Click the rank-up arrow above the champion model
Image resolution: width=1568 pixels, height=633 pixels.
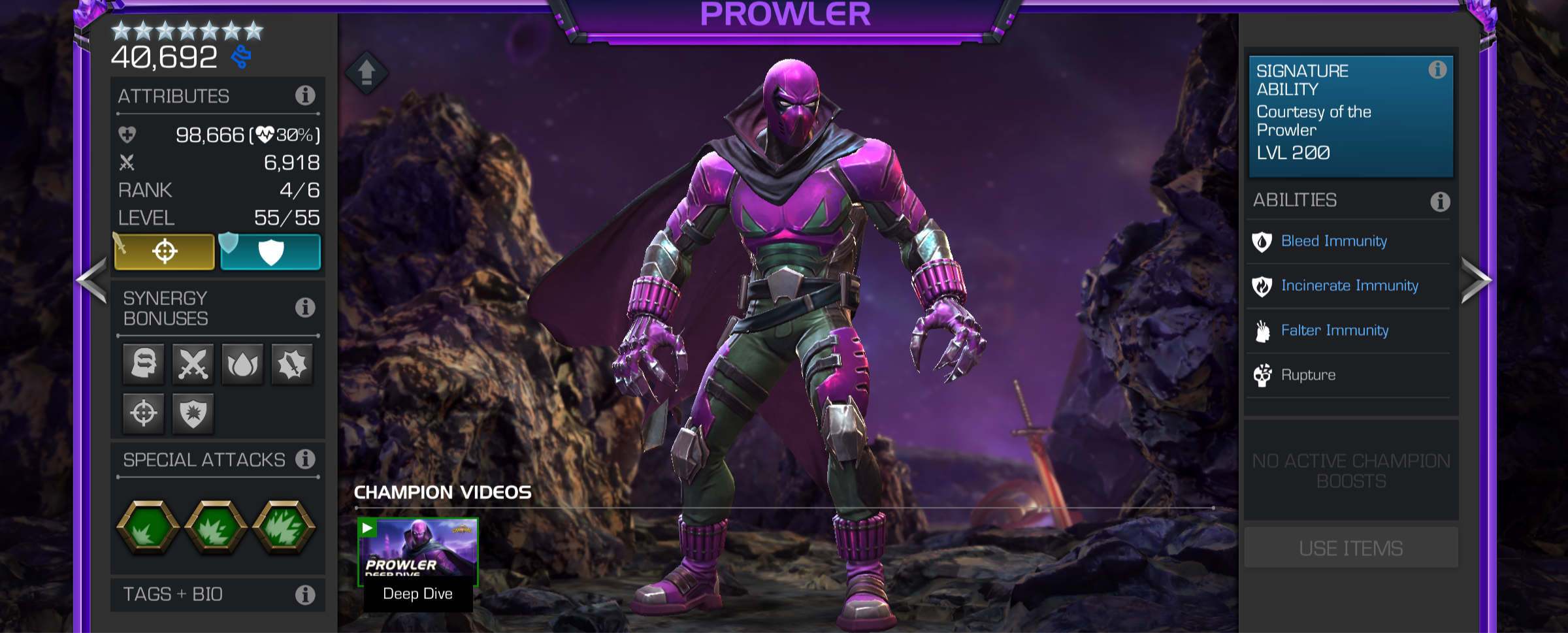tap(367, 74)
